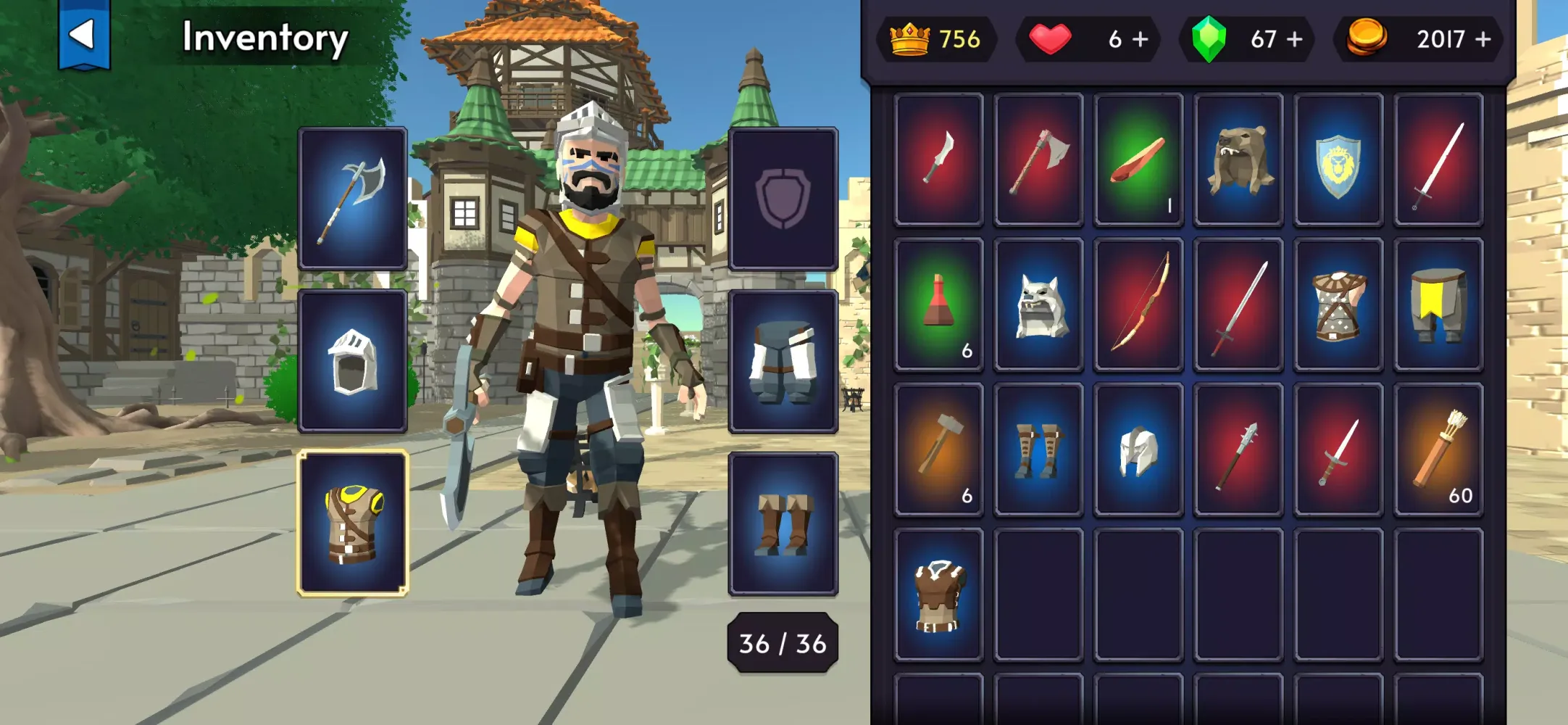This screenshot has height=725, width=1568.
Task: Select the hammer stack of six
Action: (938, 449)
